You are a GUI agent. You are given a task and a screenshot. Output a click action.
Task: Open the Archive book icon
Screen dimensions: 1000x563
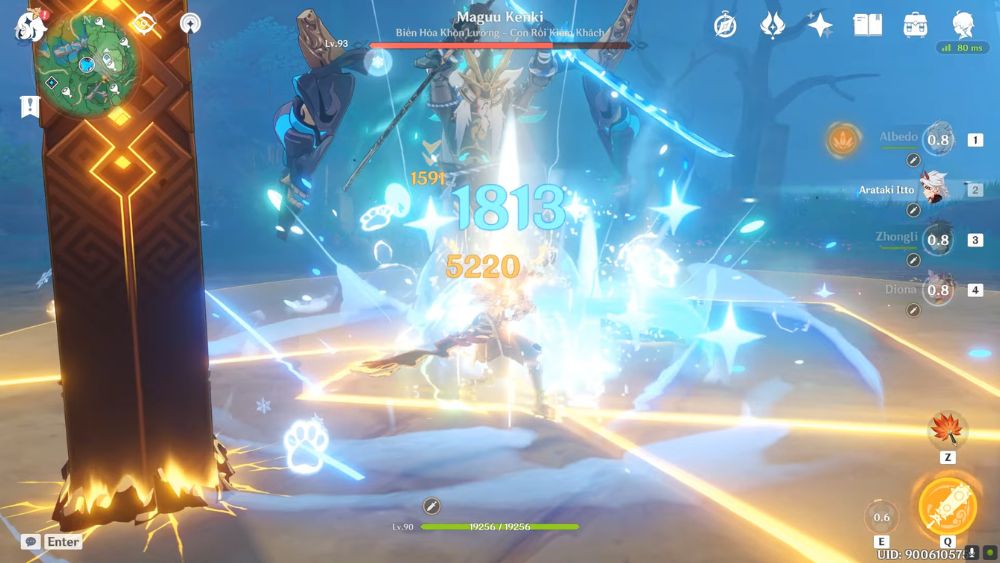867,26
